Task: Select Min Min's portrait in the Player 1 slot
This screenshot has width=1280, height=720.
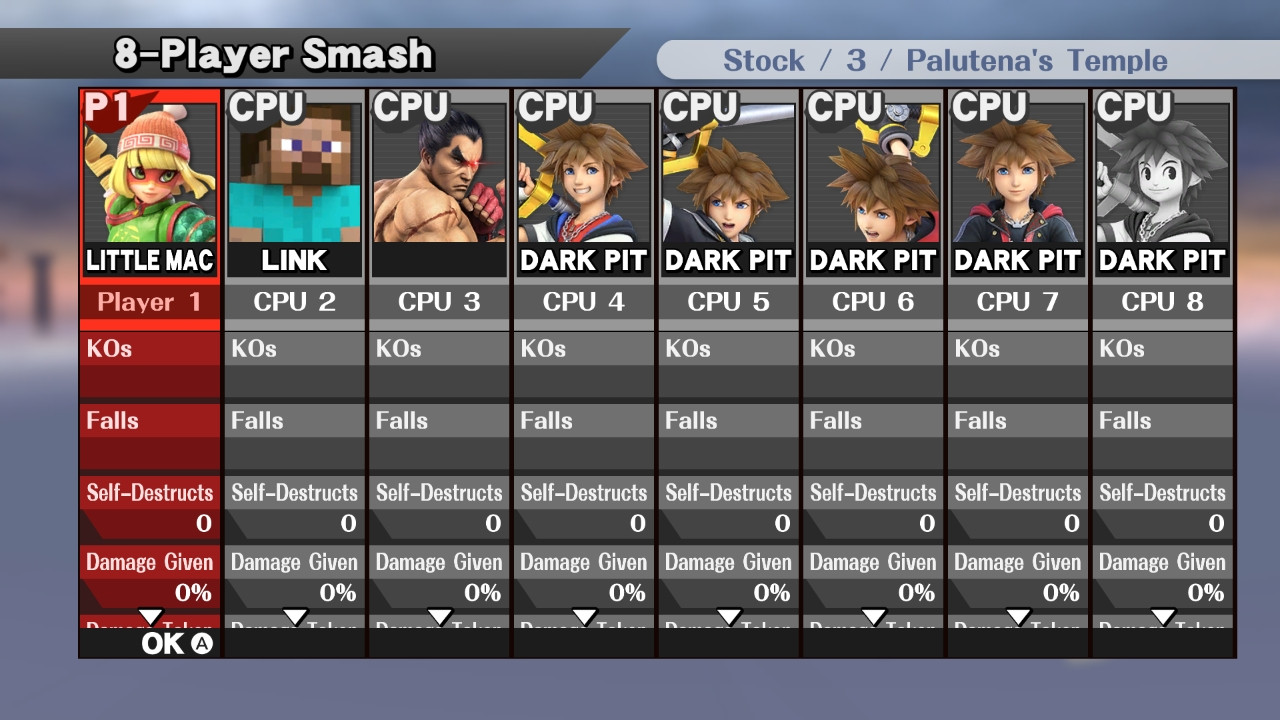Action: pos(148,175)
